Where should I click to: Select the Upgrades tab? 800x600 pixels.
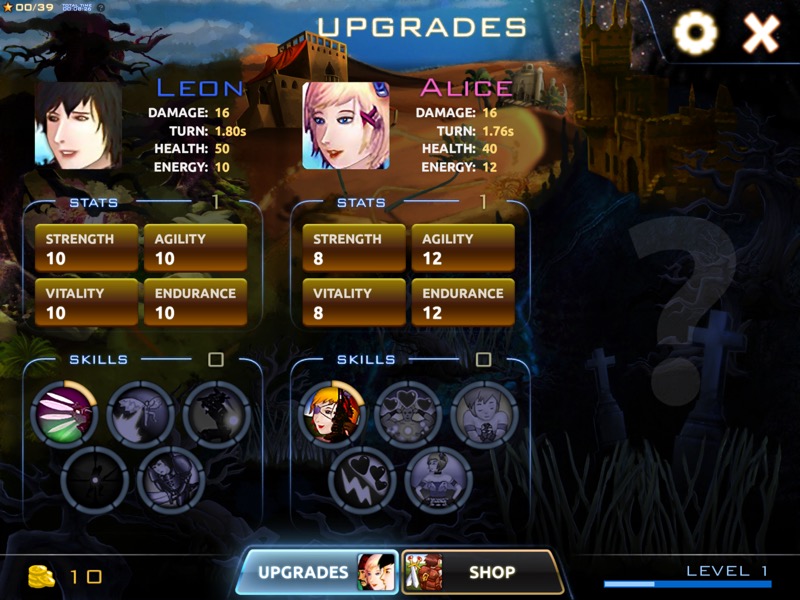coord(316,572)
